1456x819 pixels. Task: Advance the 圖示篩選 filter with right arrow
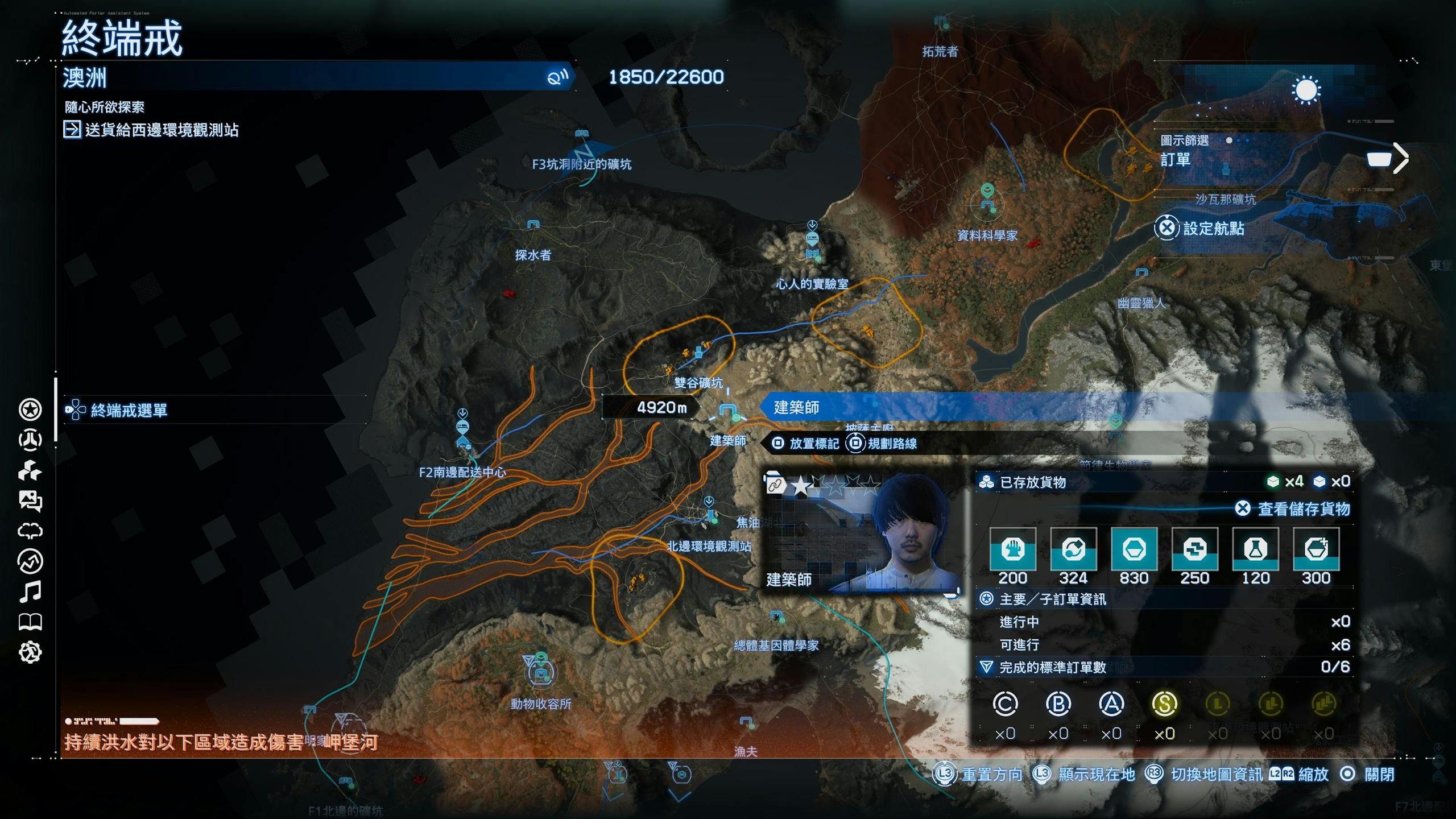tap(1401, 159)
